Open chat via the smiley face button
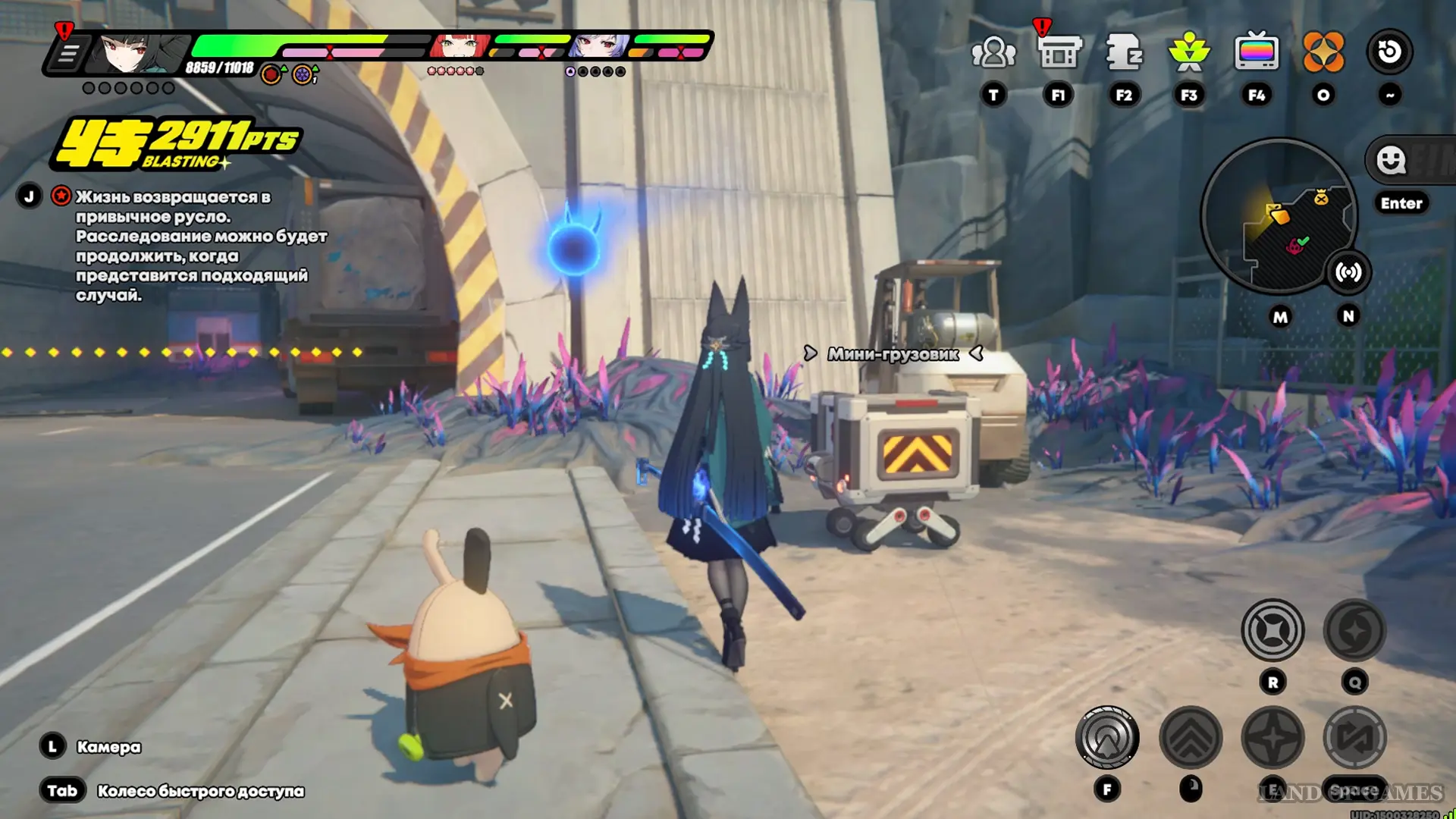The width and height of the screenshot is (1456, 819). (1392, 161)
